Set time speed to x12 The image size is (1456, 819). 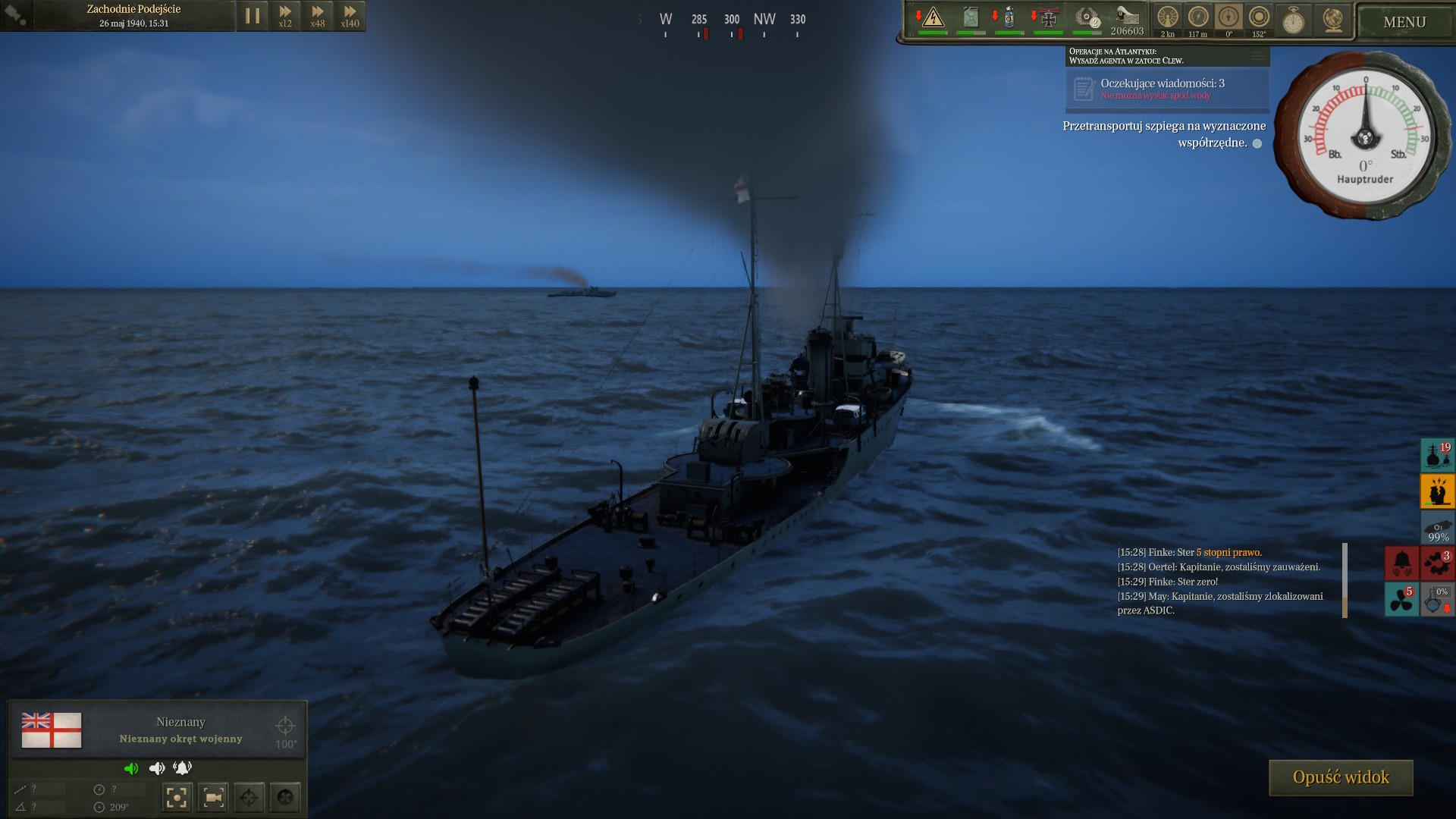pos(285,16)
